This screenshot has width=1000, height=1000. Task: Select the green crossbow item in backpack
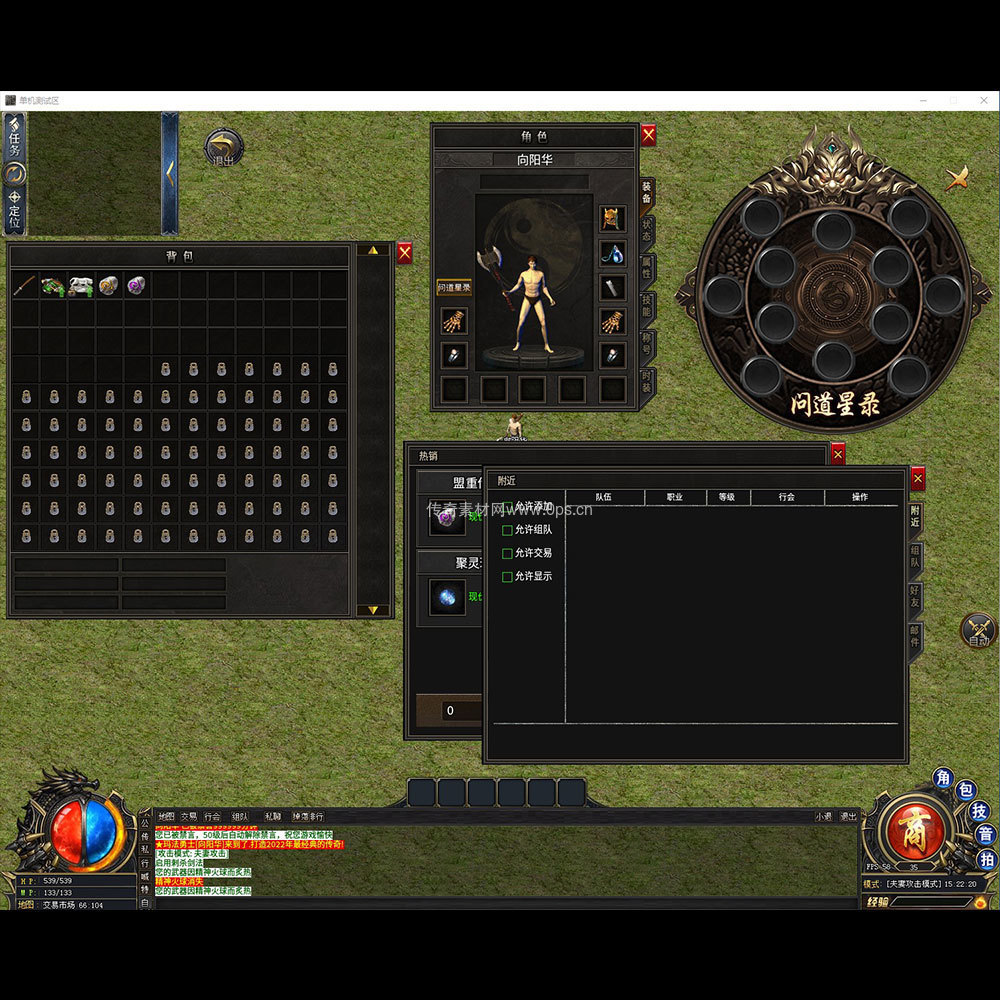click(x=53, y=286)
